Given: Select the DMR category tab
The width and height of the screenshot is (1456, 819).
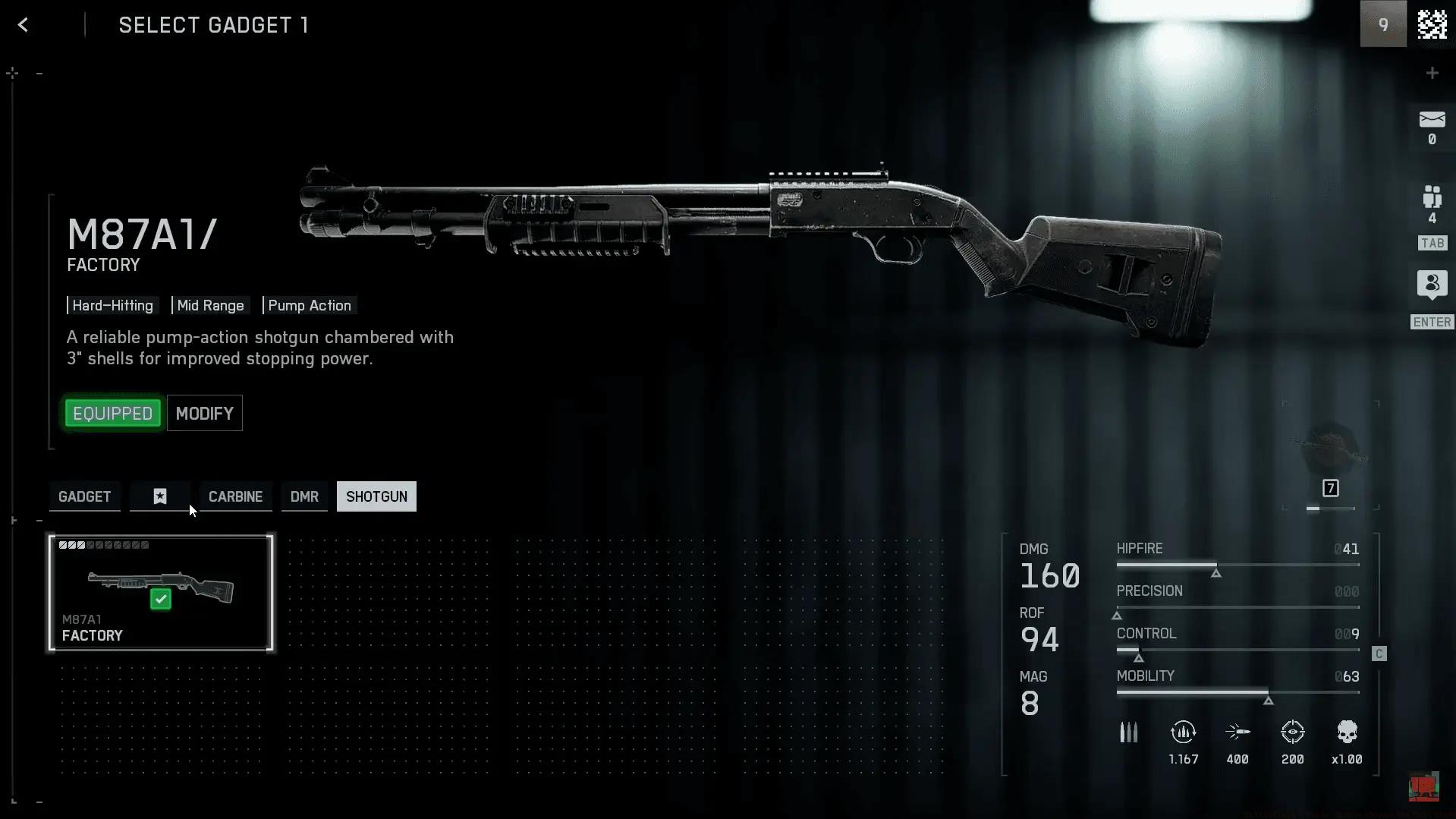Looking at the screenshot, I should point(304,496).
